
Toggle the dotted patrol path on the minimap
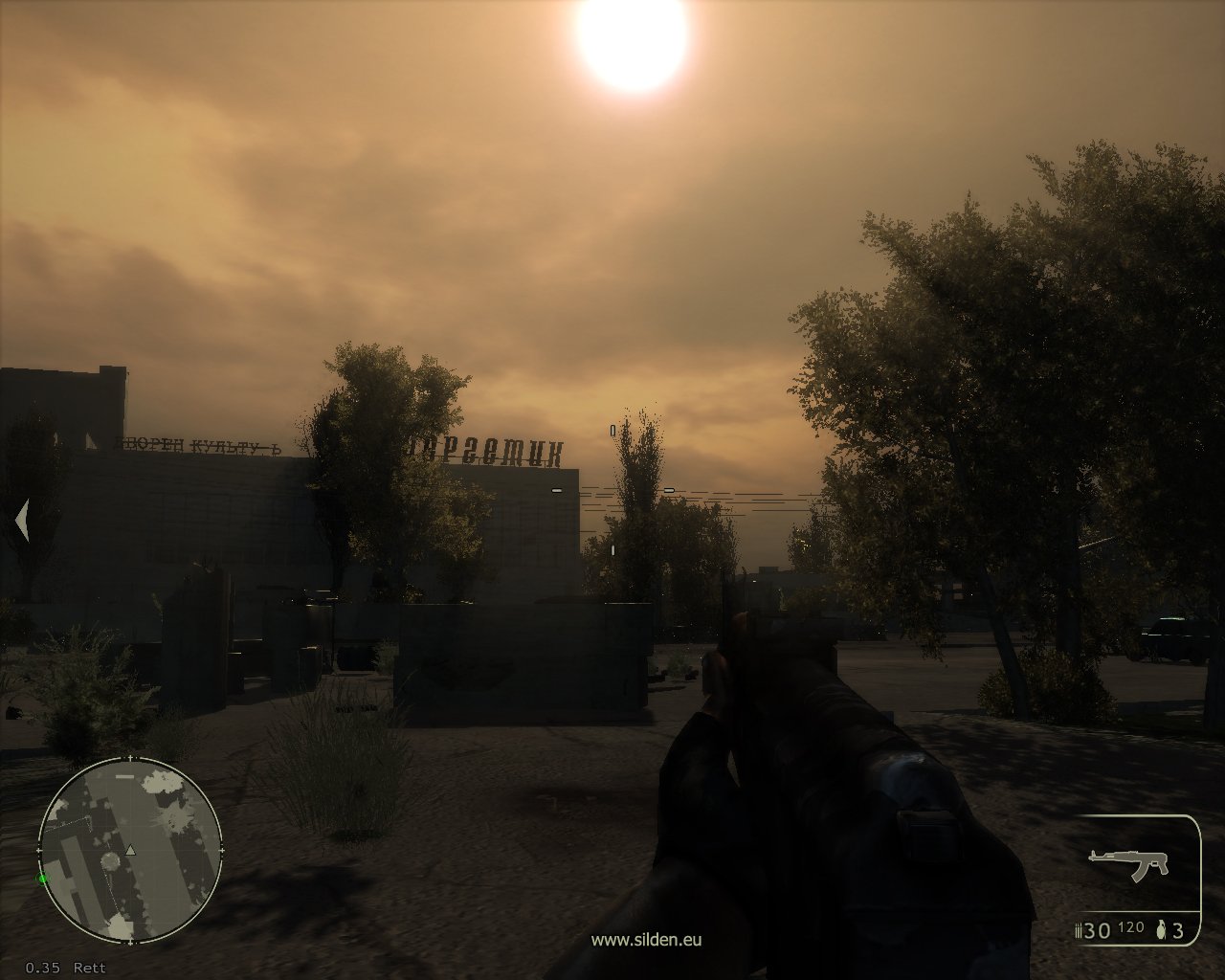(76, 822)
